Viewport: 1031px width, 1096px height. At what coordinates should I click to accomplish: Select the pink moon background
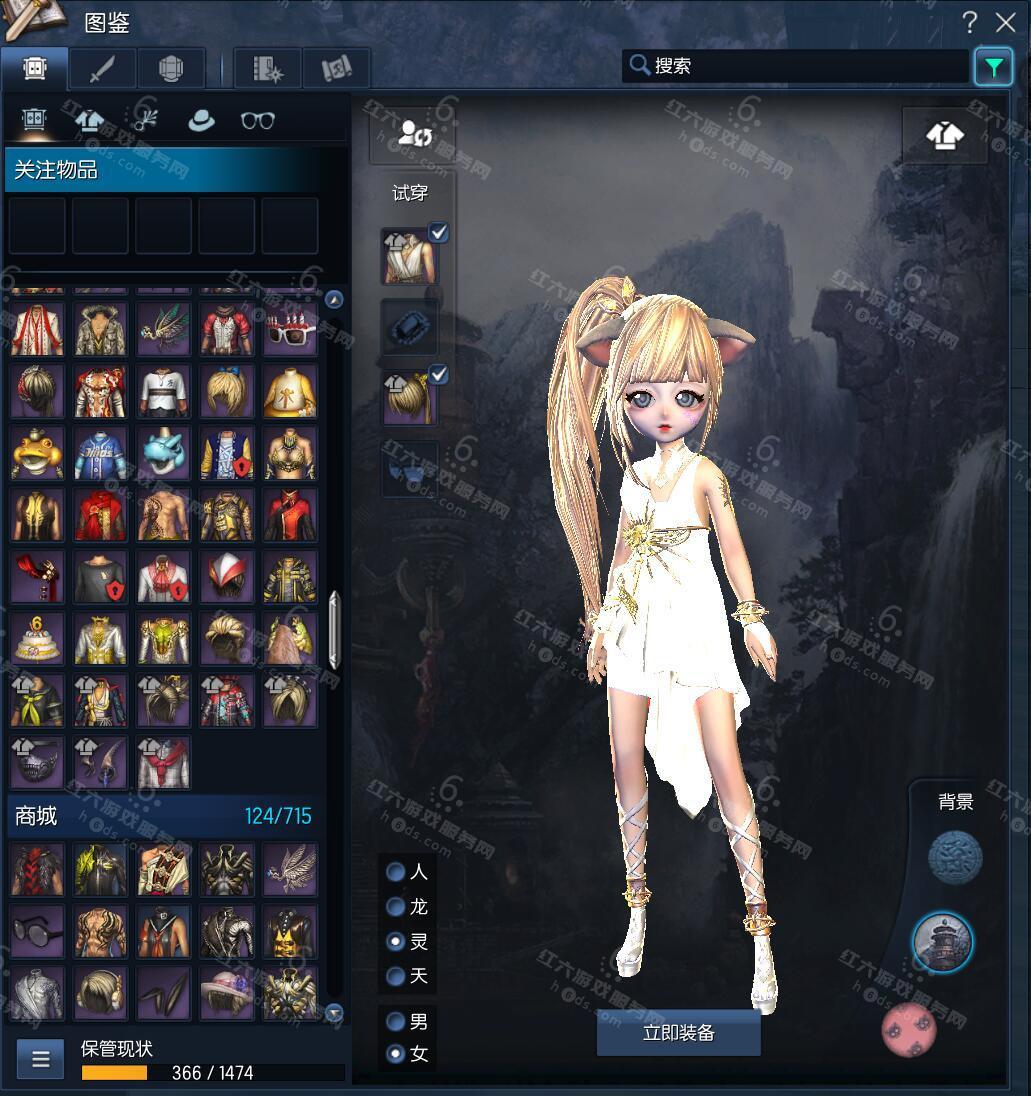pos(908,1029)
